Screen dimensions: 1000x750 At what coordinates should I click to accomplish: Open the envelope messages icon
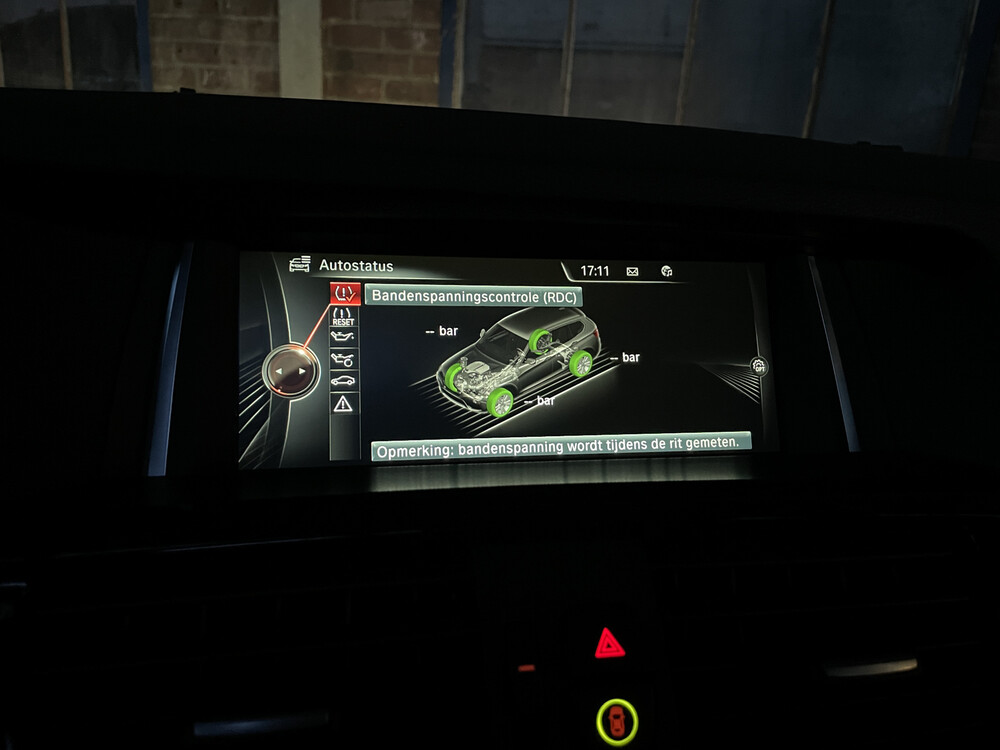632,271
